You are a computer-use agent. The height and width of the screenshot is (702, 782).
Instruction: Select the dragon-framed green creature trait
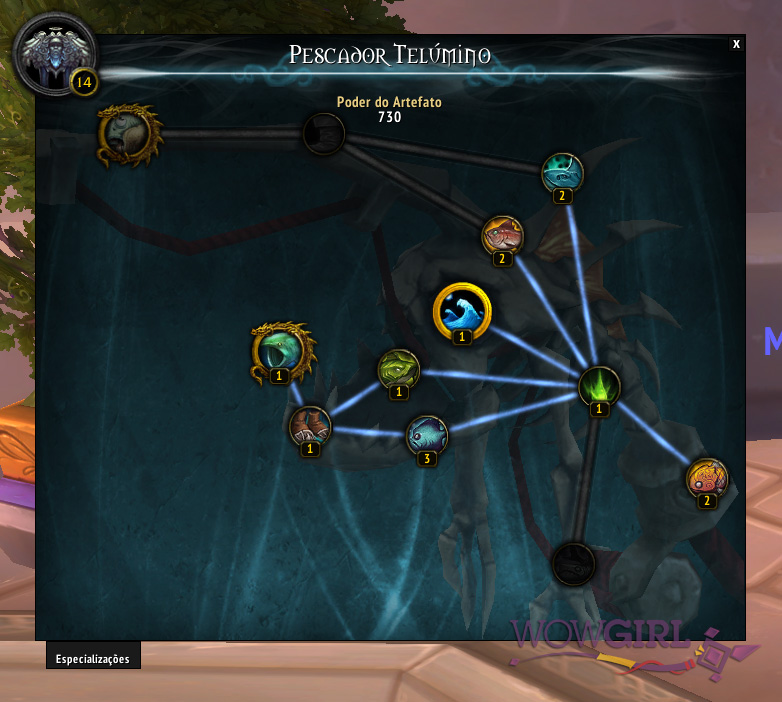(x=281, y=350)
